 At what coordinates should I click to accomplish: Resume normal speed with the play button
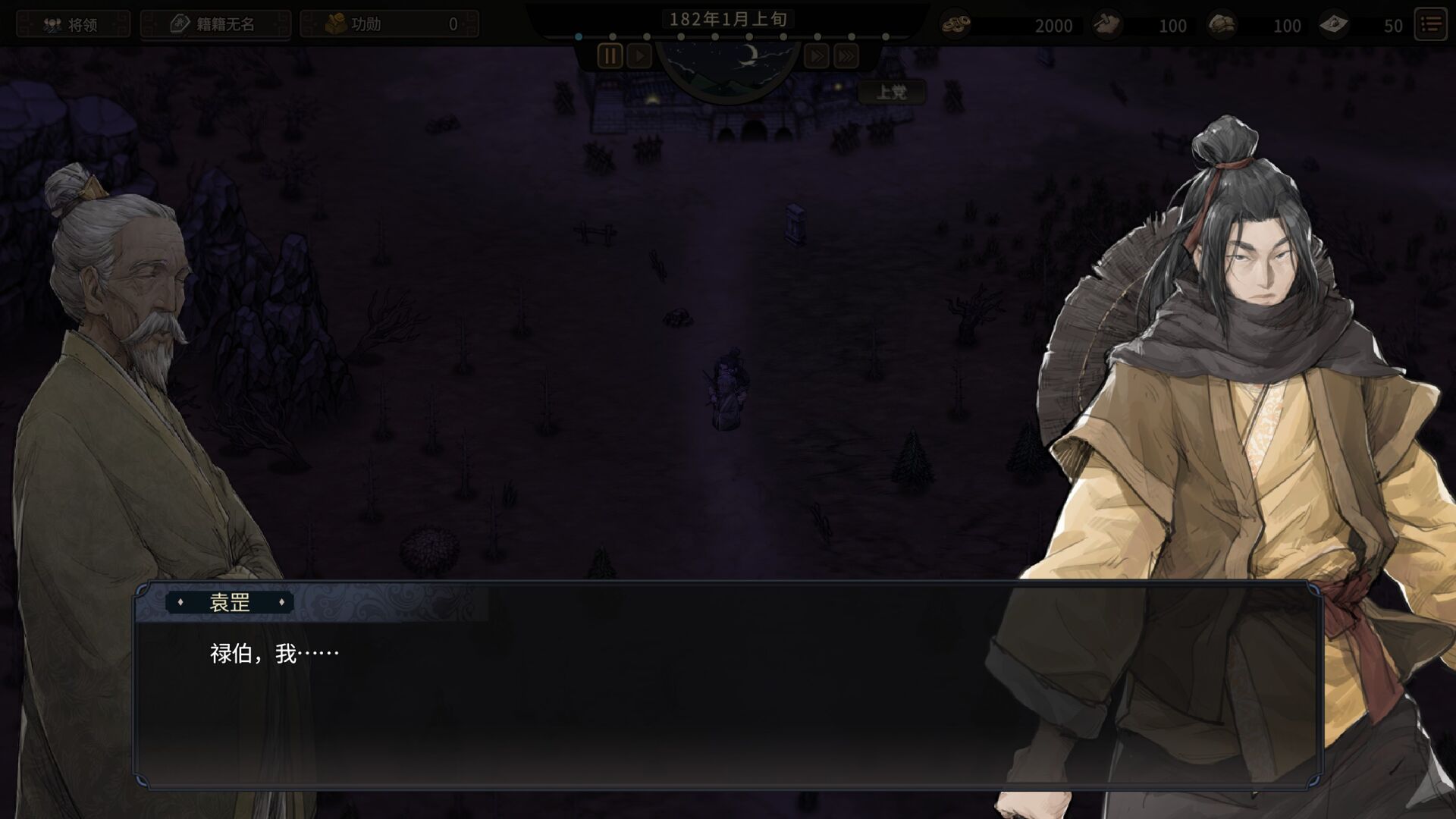coord(639,56)
